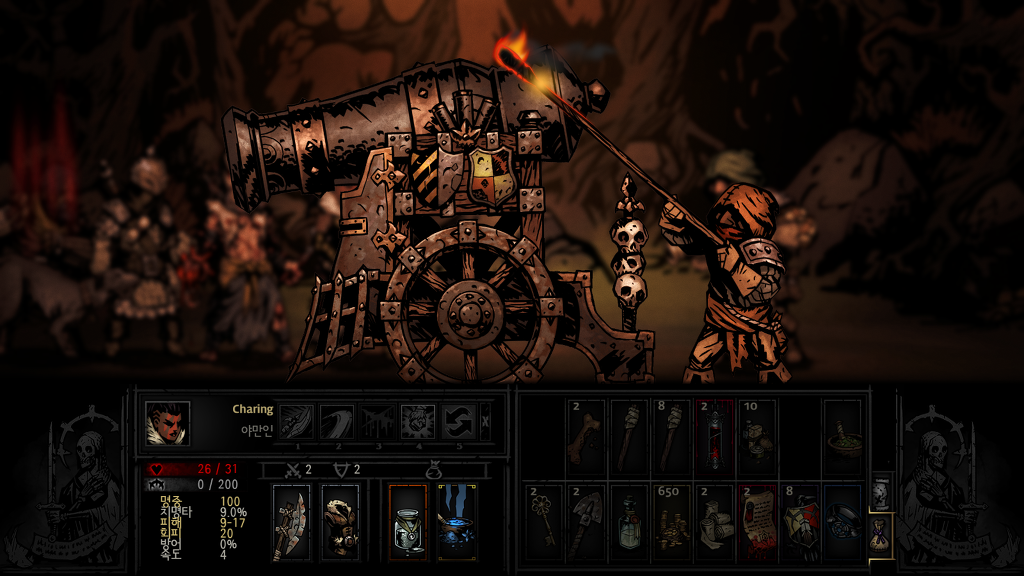Use the bandage rolls item
This screenshot has height=576, width=1024.
click(x=714, y=521)
